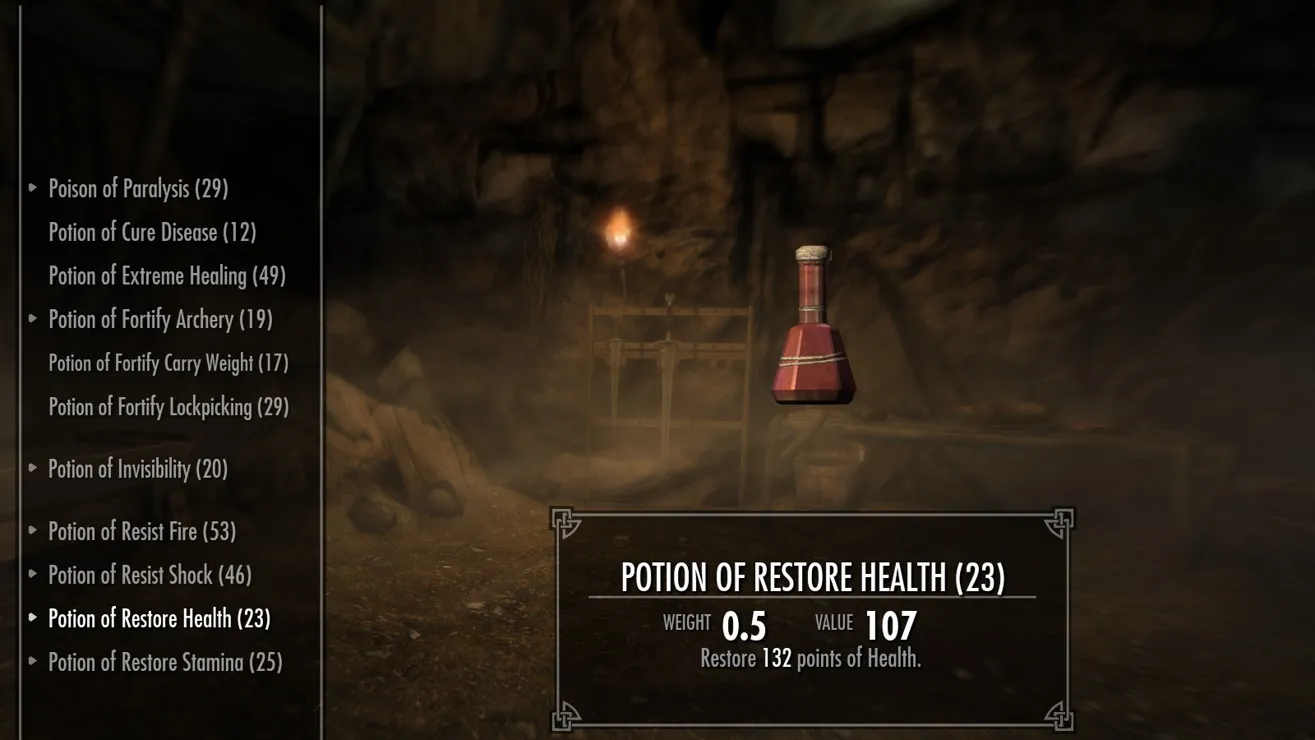Choose Potion of Fortify Lockpicking

click(x=168, y=407)
